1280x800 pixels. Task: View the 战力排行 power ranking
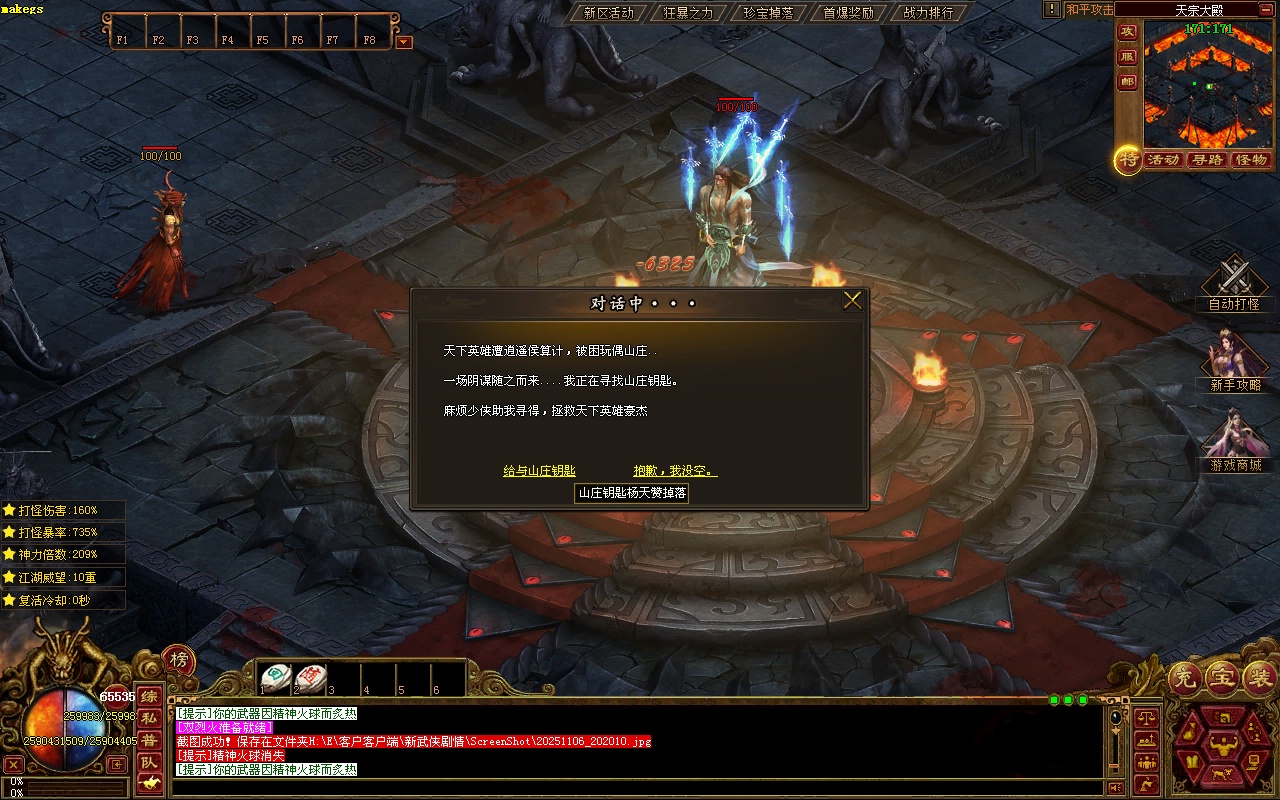click(928, 13)
